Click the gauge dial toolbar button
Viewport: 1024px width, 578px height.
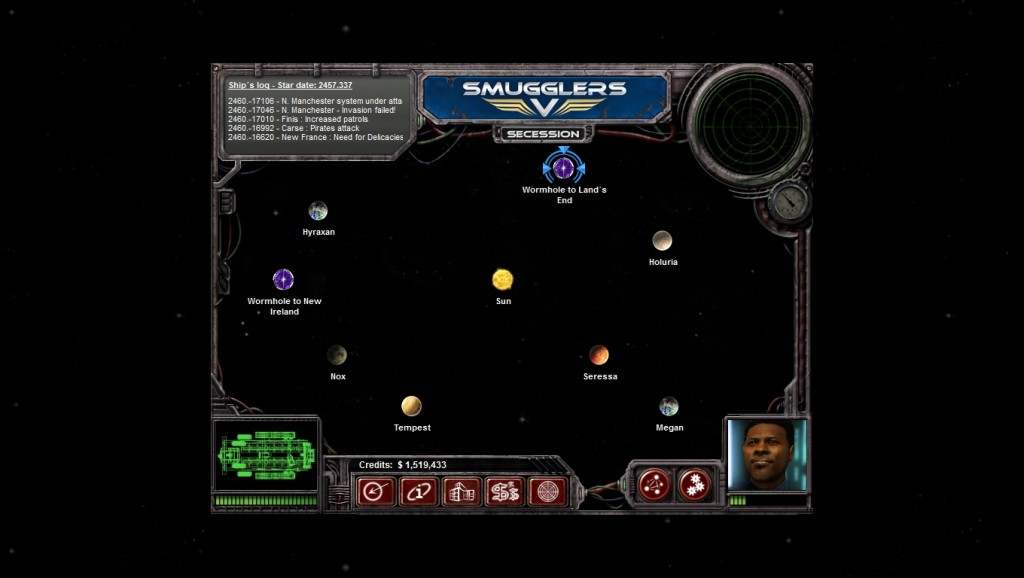tap(376, 491)
